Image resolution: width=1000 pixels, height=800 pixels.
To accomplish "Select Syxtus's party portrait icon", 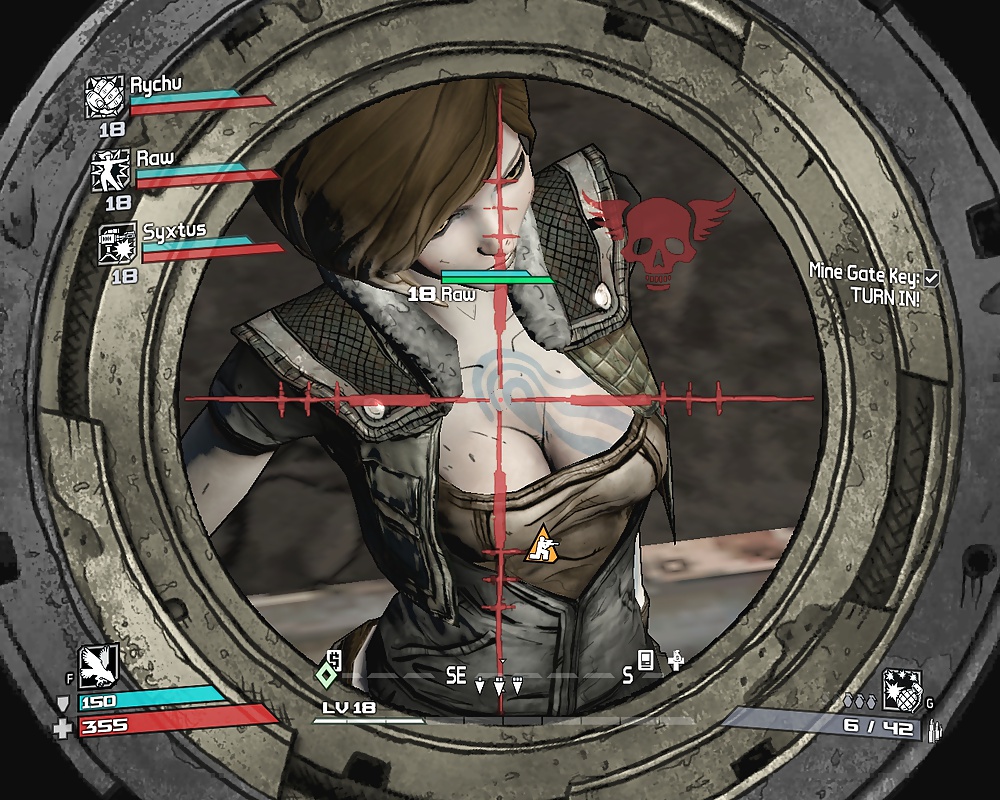I will point(118,245).
